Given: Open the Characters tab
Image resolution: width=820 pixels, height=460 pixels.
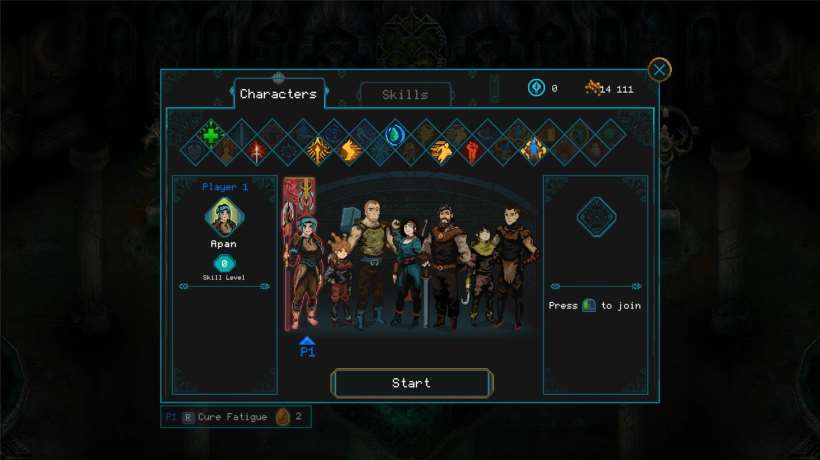Looking at the screenshot, I should click(x=278, y=94).
